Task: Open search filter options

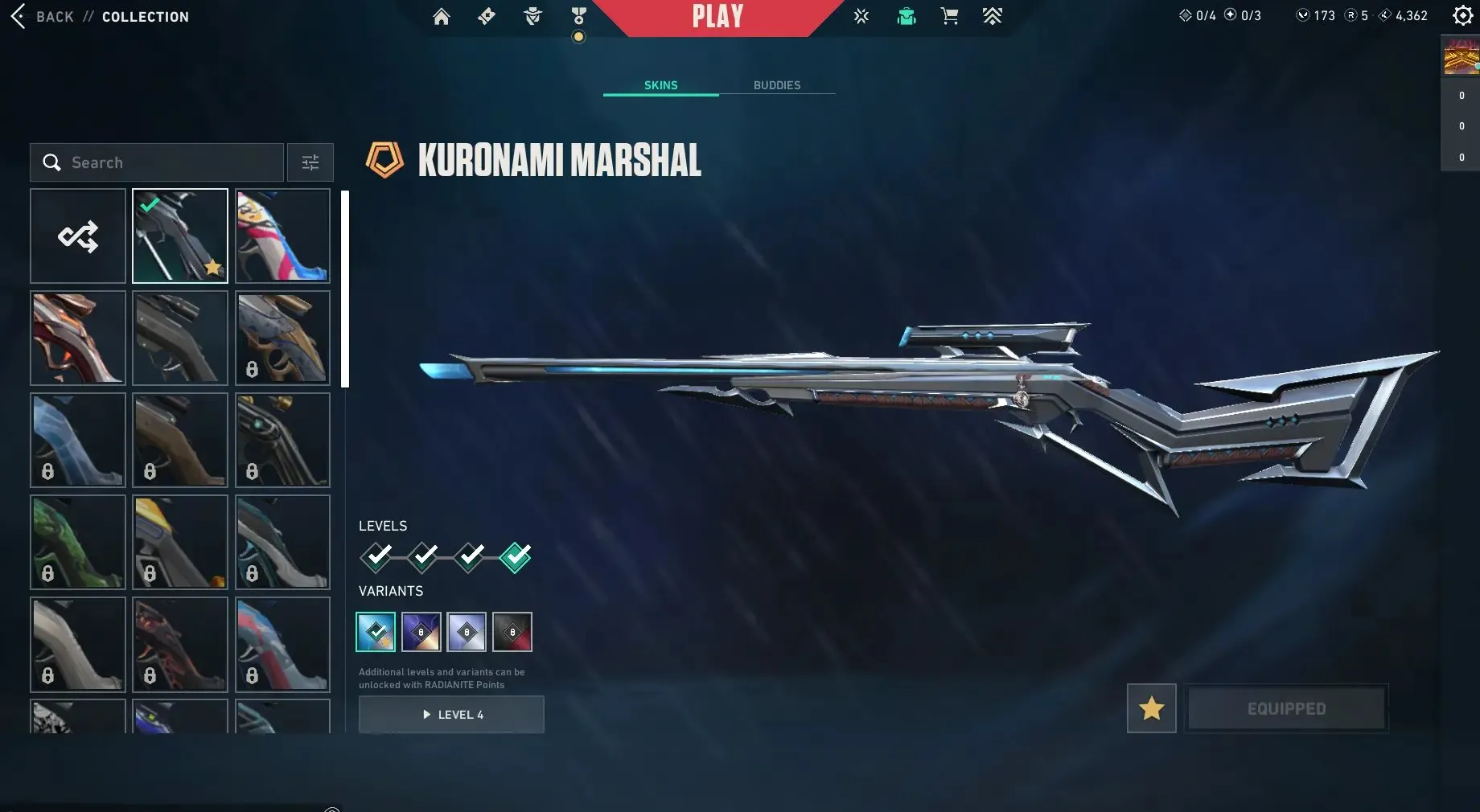Action: [x=310, y=162]
